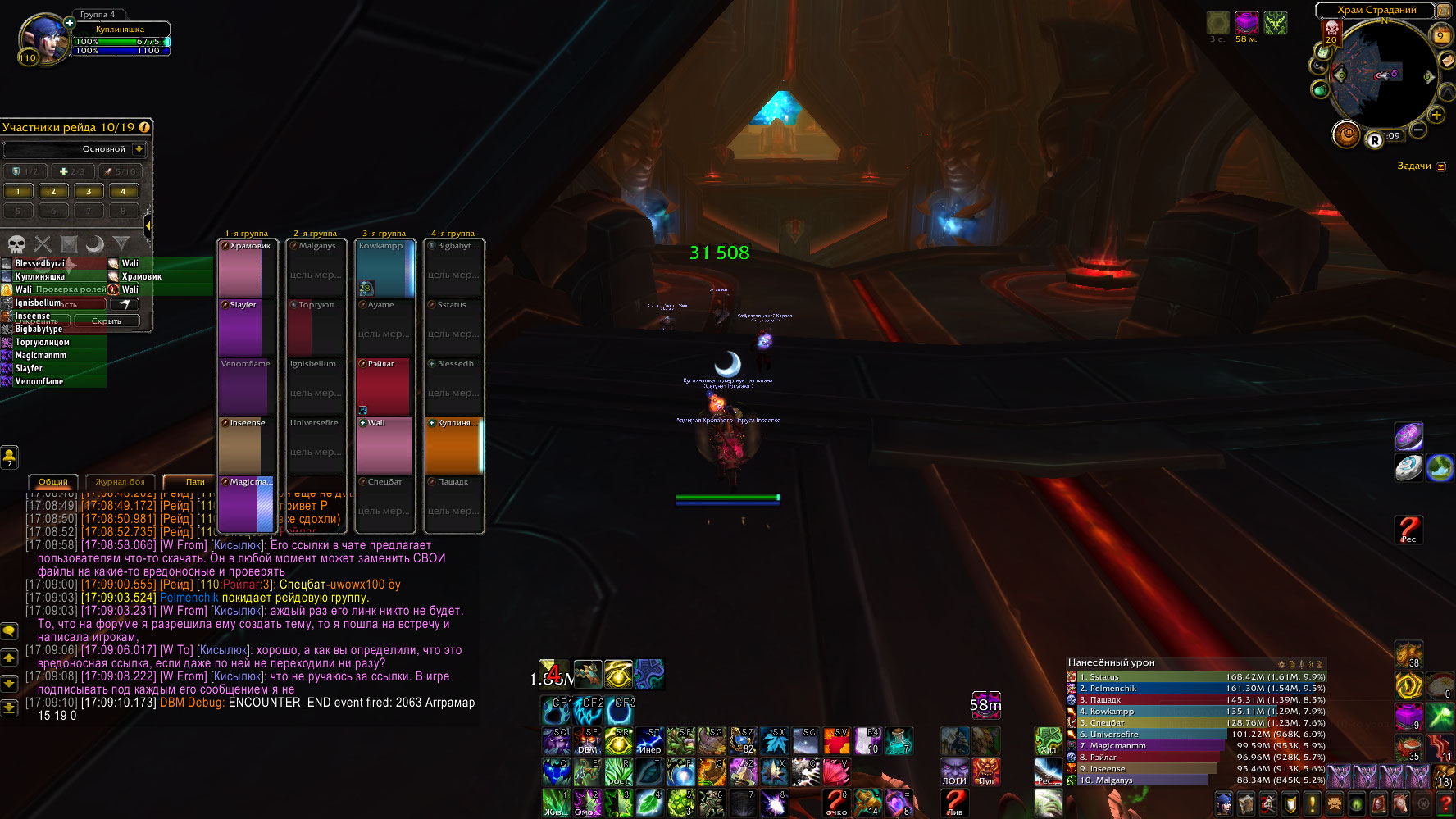Switch to the "Пати" chat tab
Viewport: 1456px width, 819px height.
pos(195,482)
